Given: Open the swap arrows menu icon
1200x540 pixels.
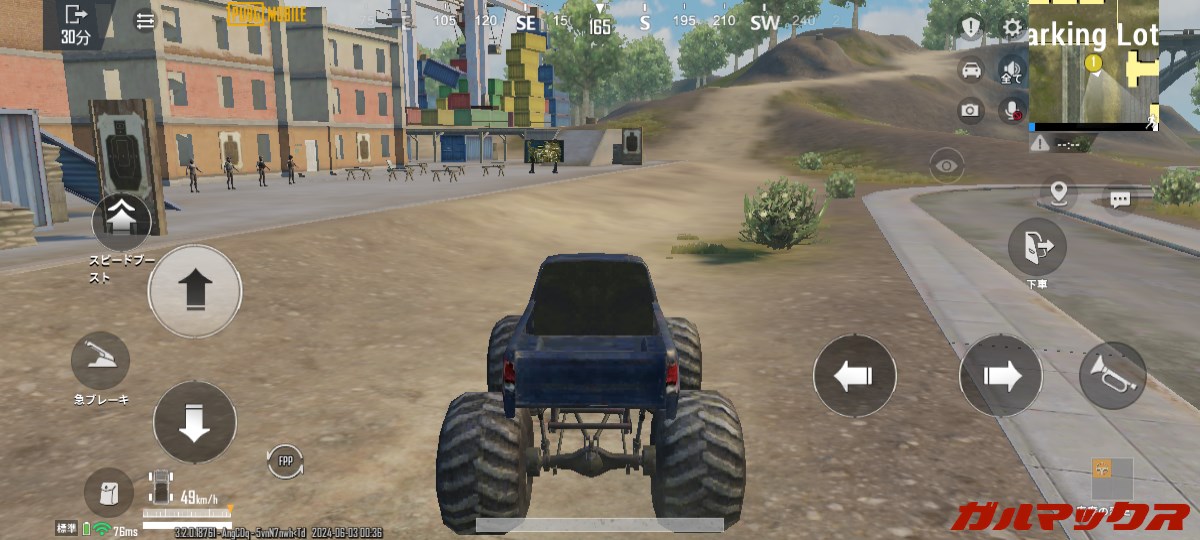Looking at the screenshot, I should (x=146, y=20).
